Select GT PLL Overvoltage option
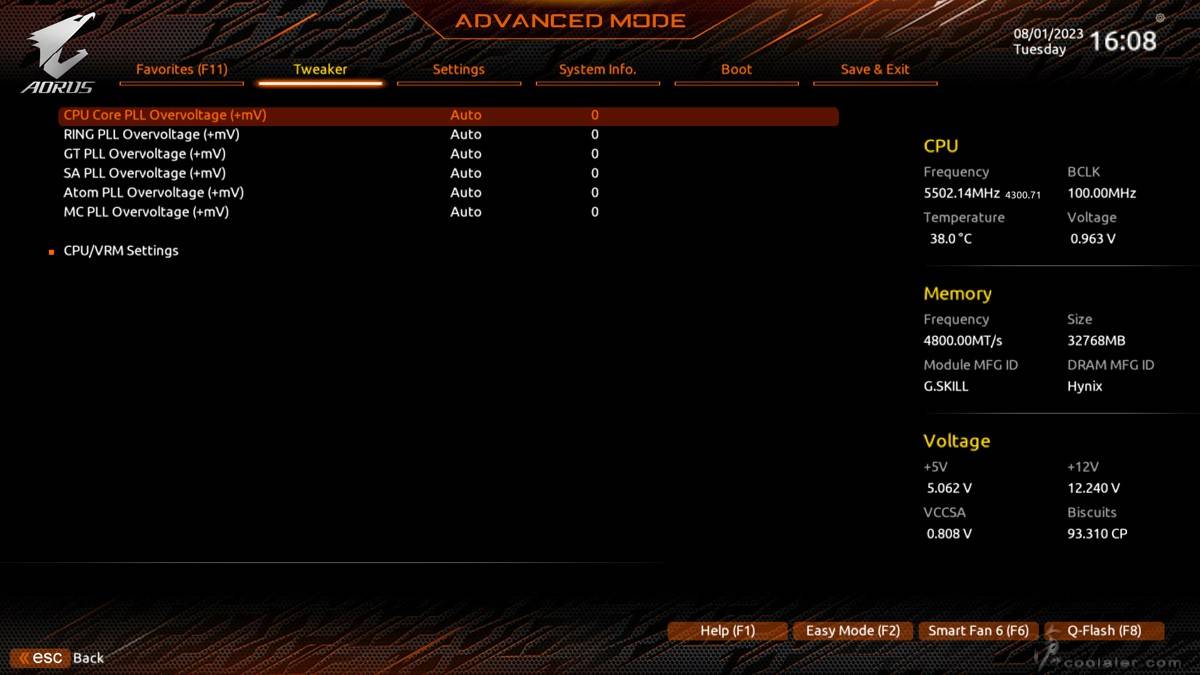The width and height of the screenshot is (1200, 675). point(144,154)
